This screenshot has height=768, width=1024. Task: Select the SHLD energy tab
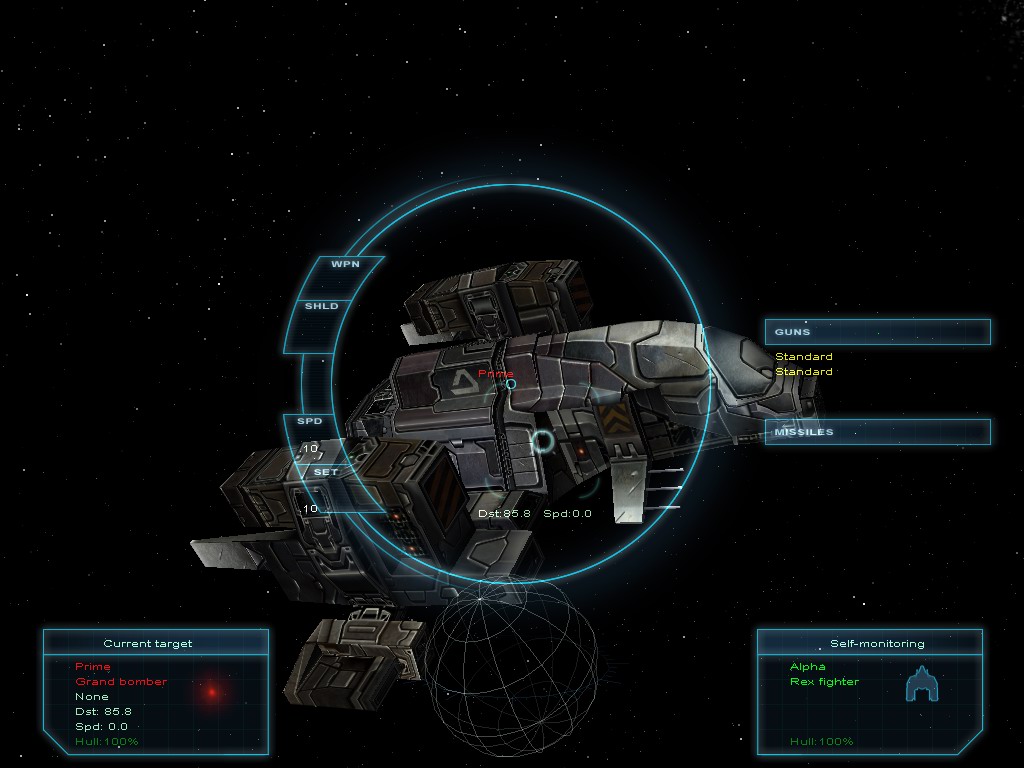pos(322,306)
